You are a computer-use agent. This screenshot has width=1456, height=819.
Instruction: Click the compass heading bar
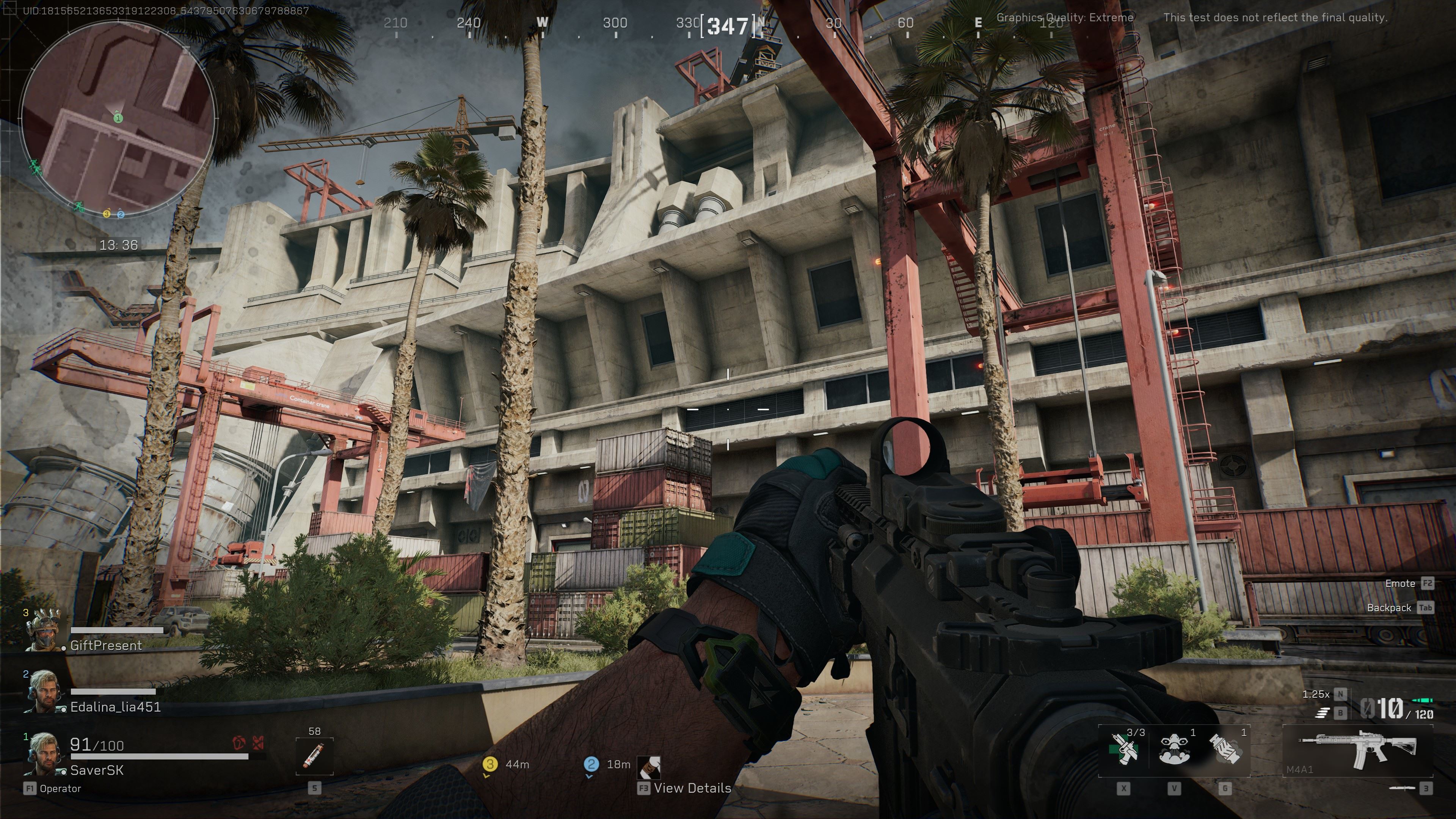tap(728, 25)
